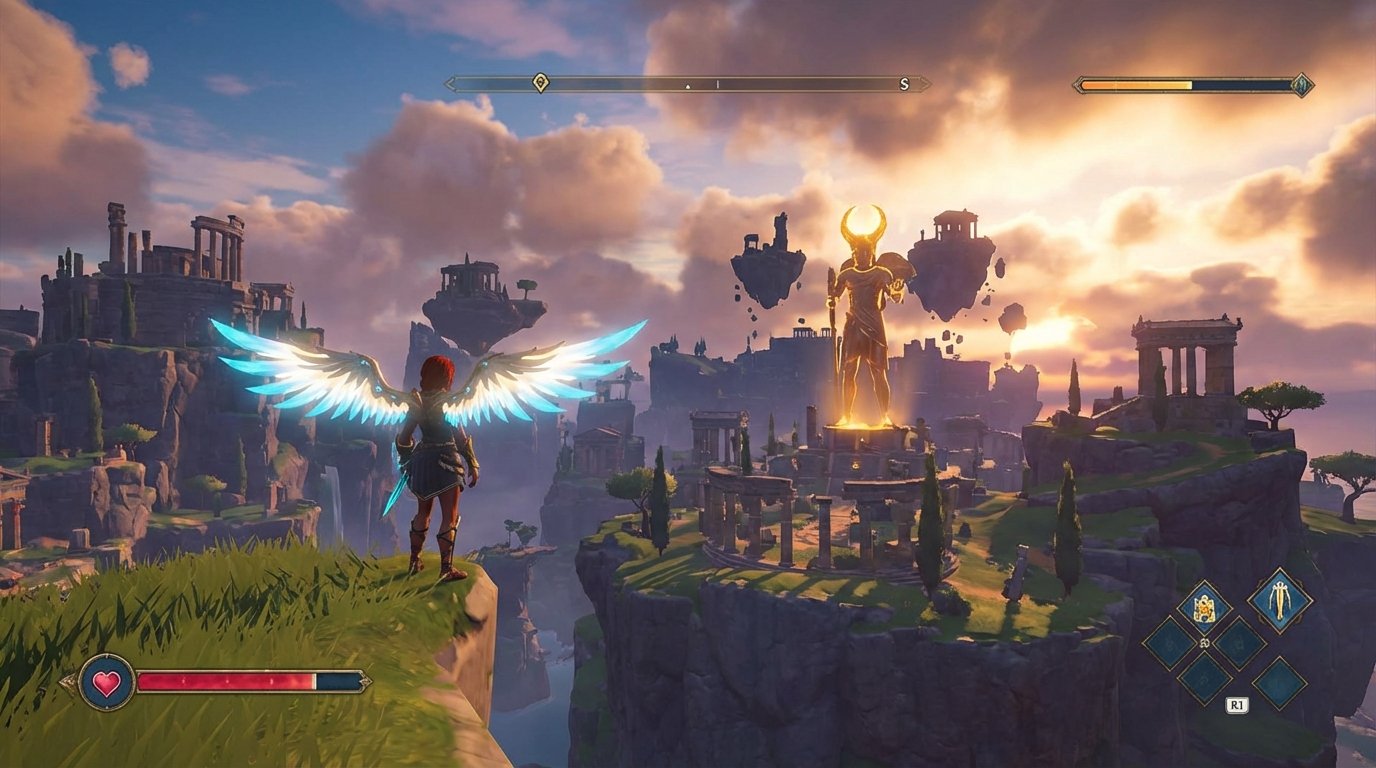Image resolution: width=1376 pixels, height=768 pixels.
Task: Click the small emblem between the locked diamonds
Action: pos(1204,642)
